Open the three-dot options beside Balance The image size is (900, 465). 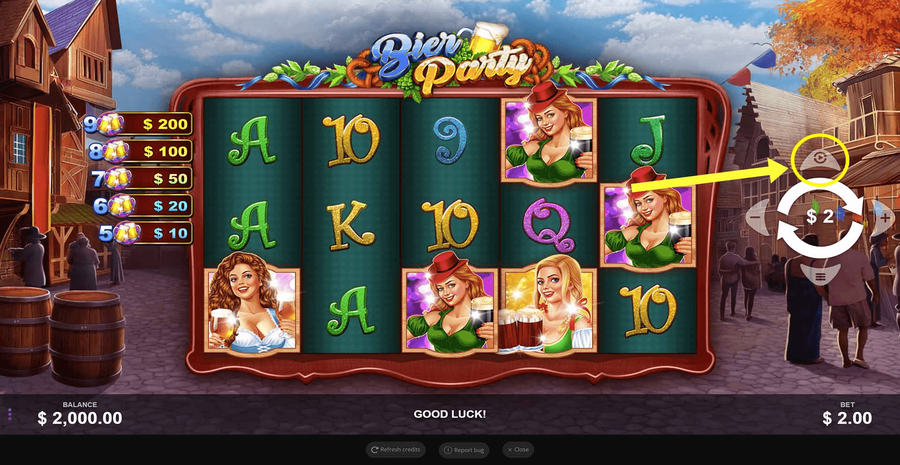10,414
